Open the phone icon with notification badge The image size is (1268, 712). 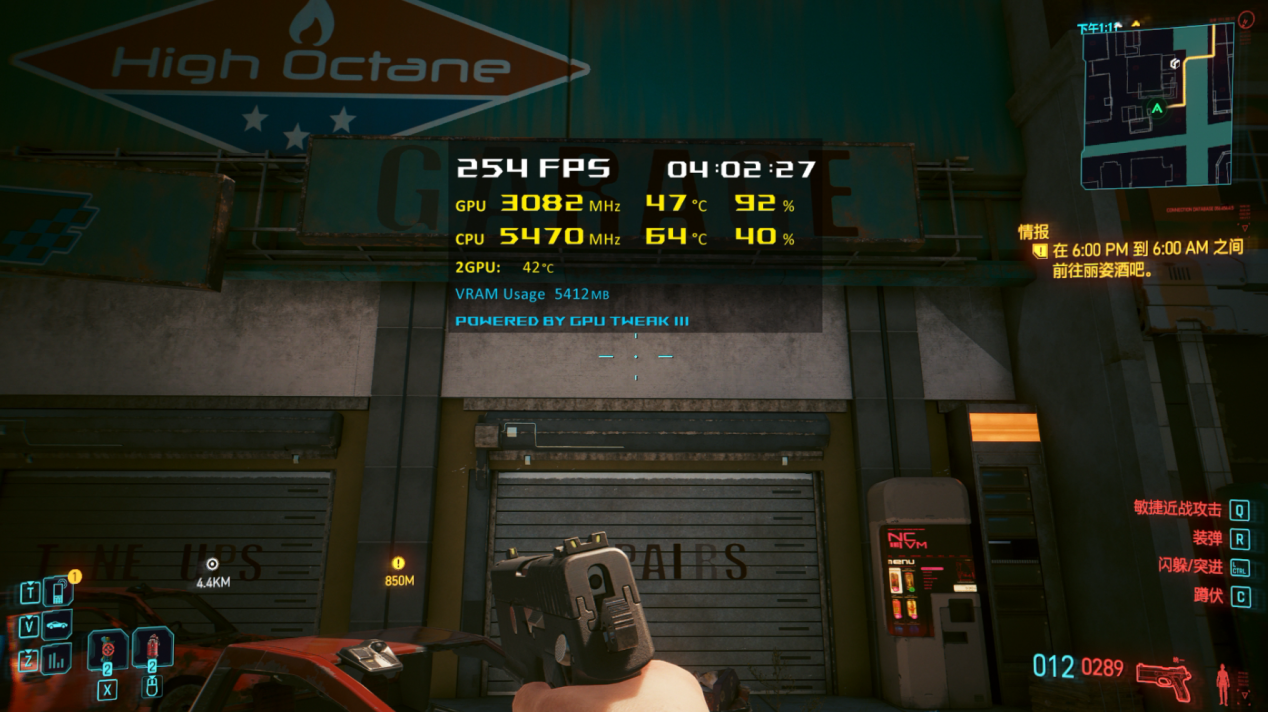pyautogui.click(x=57, y=592)
